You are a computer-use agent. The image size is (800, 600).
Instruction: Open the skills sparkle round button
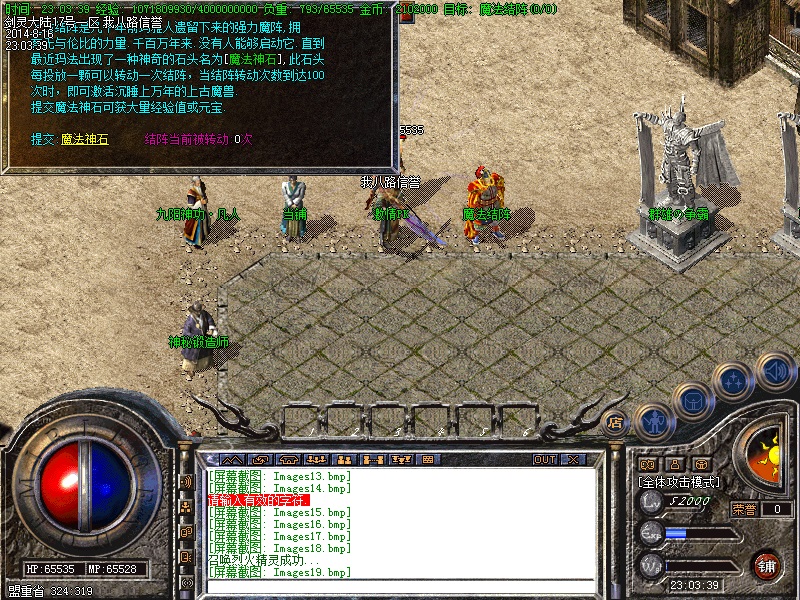(734, 381)
